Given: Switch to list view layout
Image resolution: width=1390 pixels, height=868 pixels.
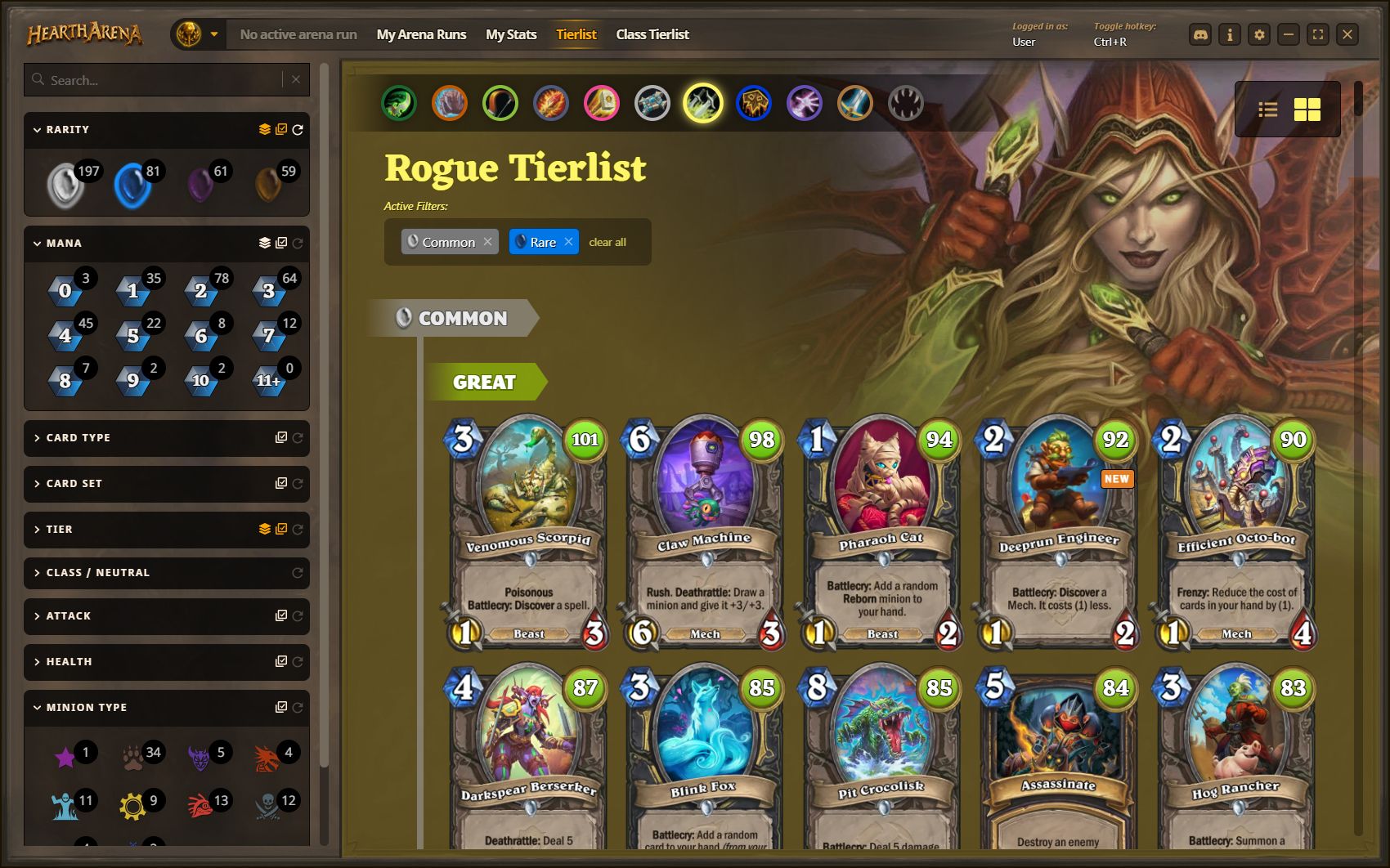Looking at the screenshot, I should [x=1267, y=110].
